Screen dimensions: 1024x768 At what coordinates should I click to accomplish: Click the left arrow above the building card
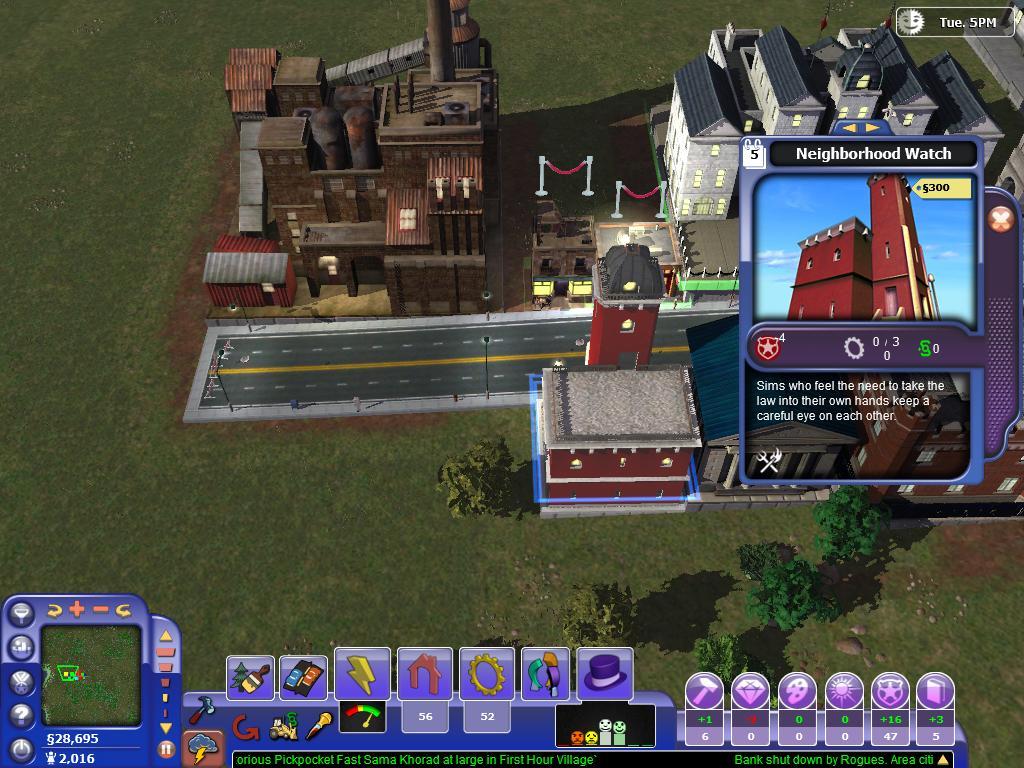[850, 129]
